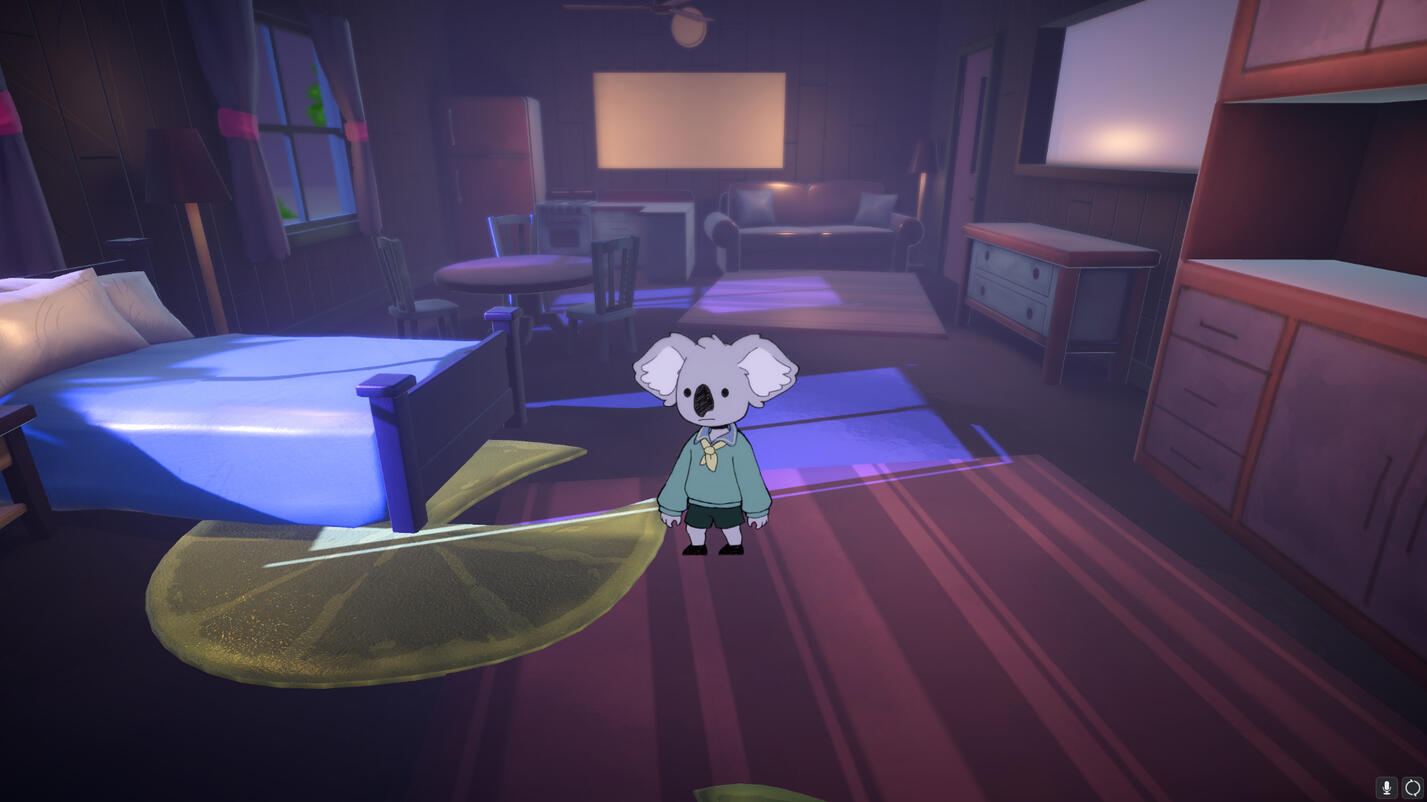Screen dimensions: 1427x802
Task: Toggle the microphone icon button
Action: pyautogui.click(x=1386, y=788)
